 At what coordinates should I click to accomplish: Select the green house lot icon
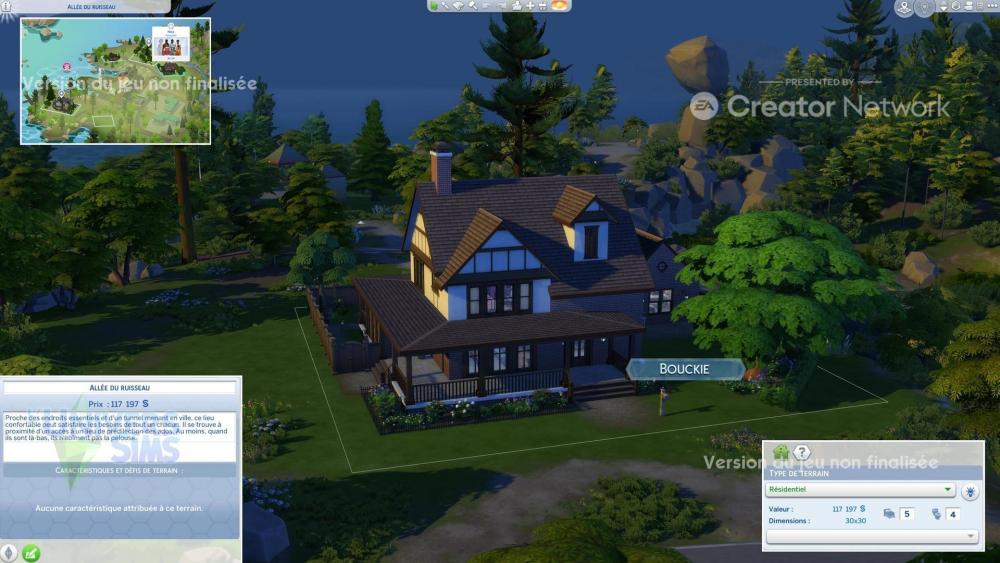780,453
